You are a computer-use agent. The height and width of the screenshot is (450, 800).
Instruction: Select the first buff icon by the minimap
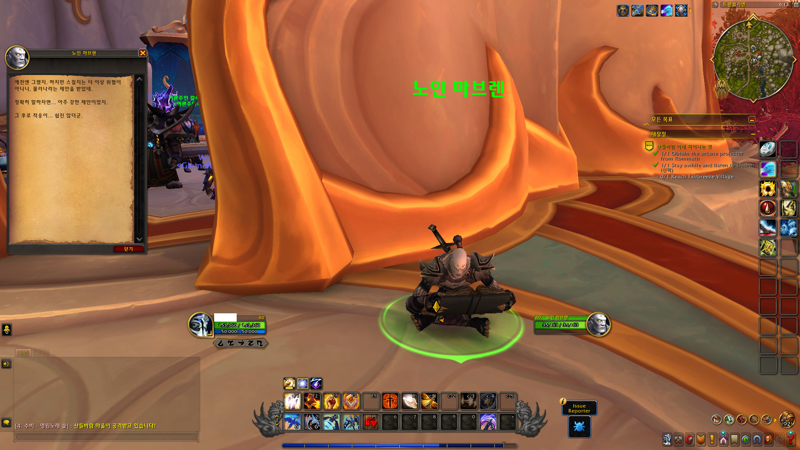[x=622, y=11]
